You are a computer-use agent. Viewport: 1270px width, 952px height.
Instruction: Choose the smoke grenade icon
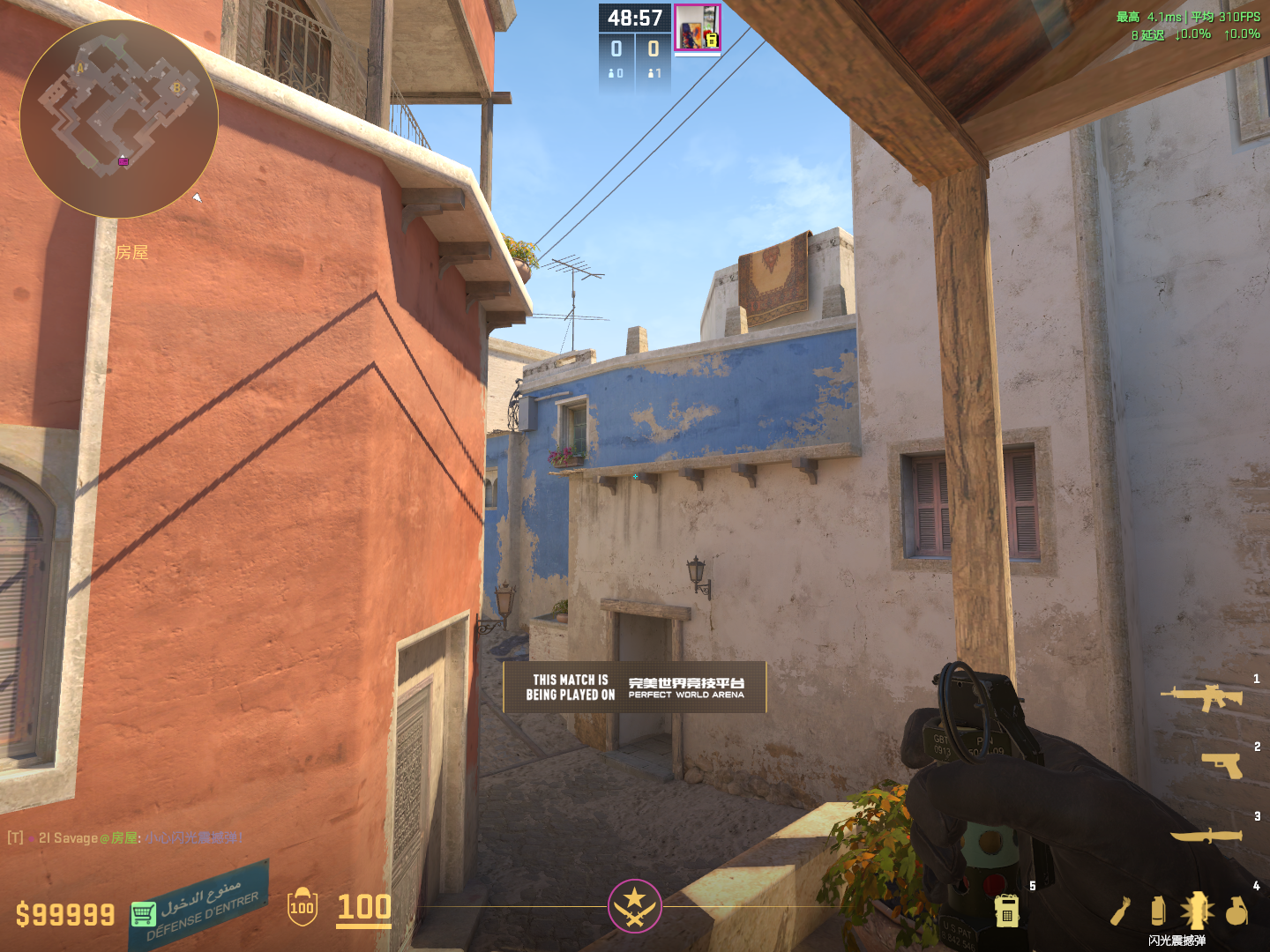coord(1158,911)
